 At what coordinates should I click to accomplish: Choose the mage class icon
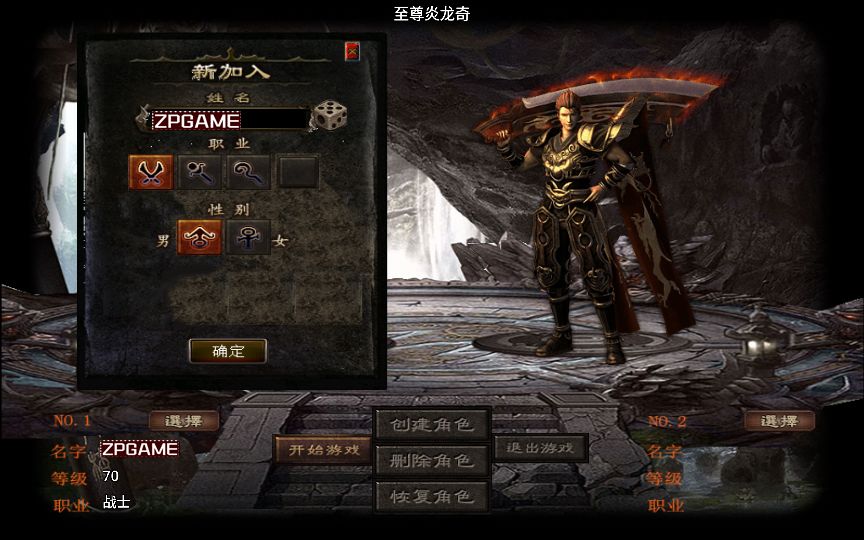click(x=200, y=172)
